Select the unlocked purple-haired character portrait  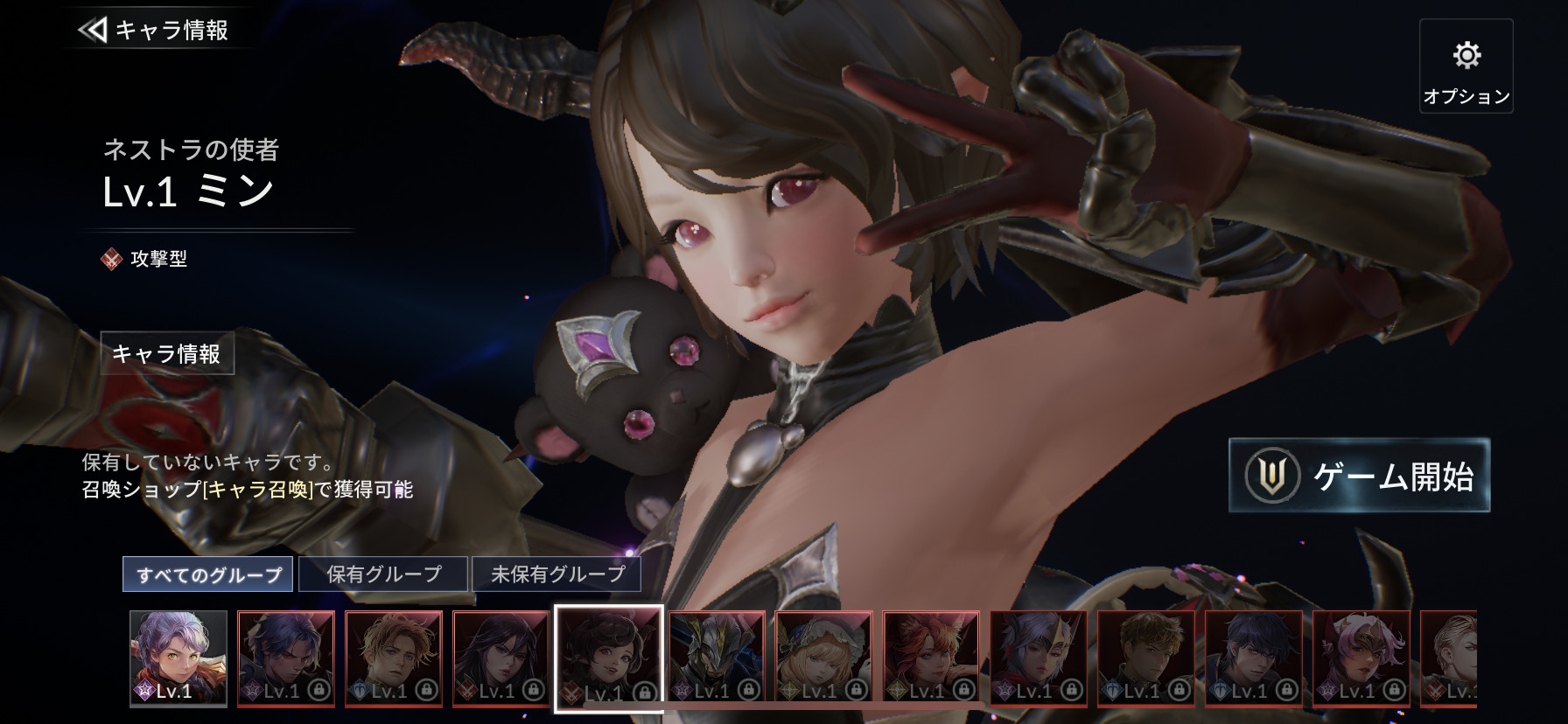178,658
